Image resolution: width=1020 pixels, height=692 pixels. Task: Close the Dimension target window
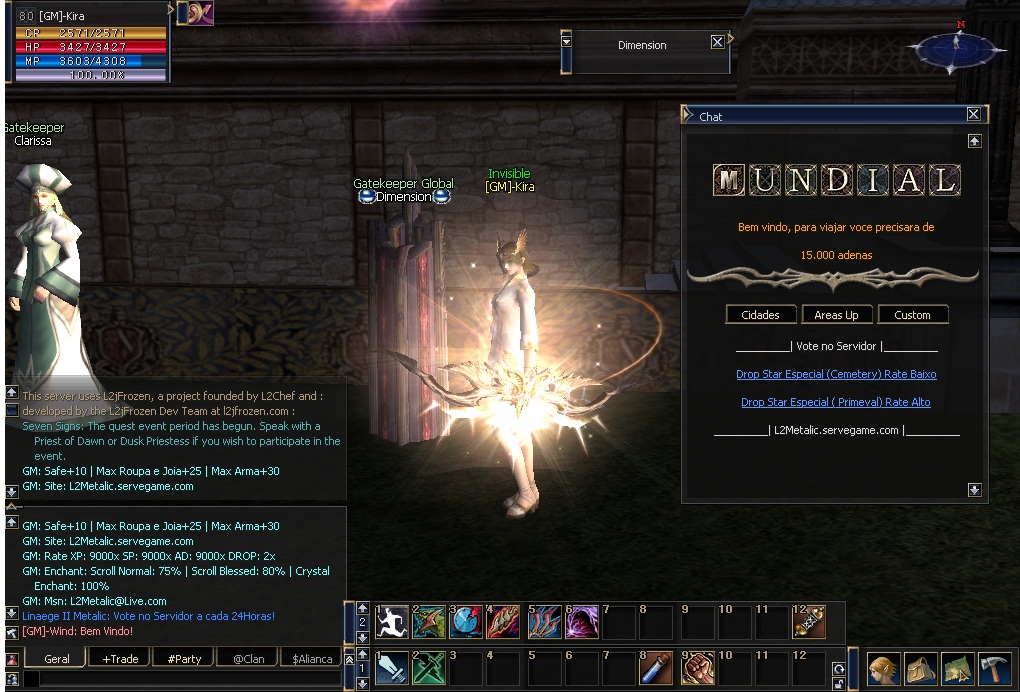(x=717, y=42)
